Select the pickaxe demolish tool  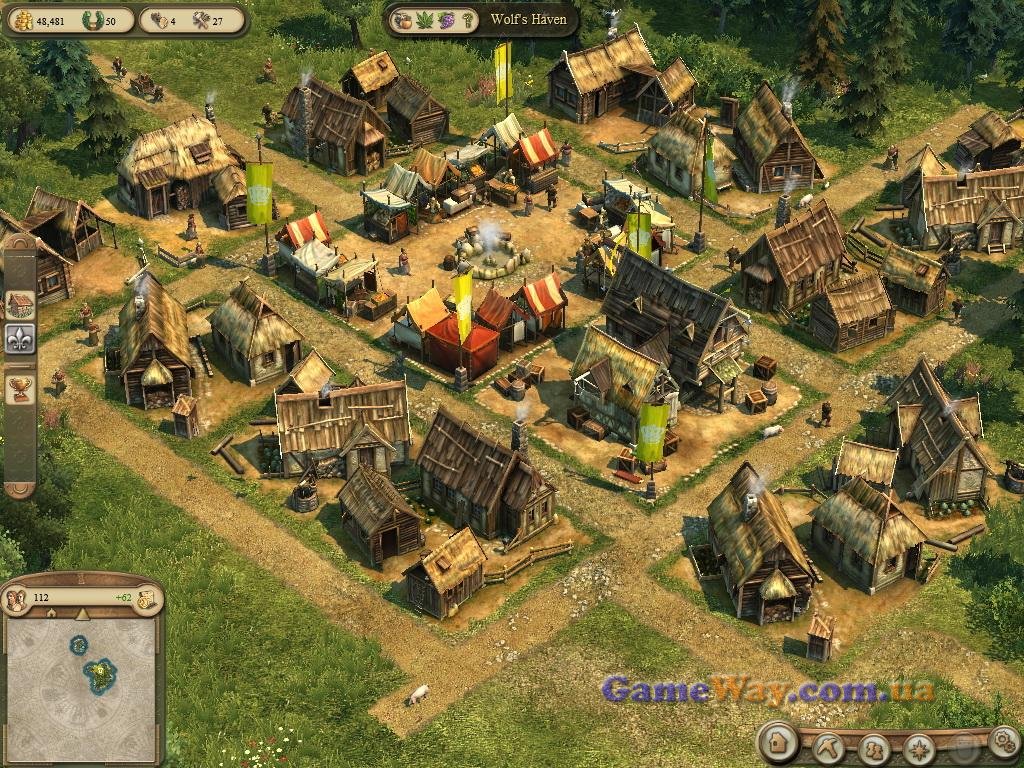[828, 746]
